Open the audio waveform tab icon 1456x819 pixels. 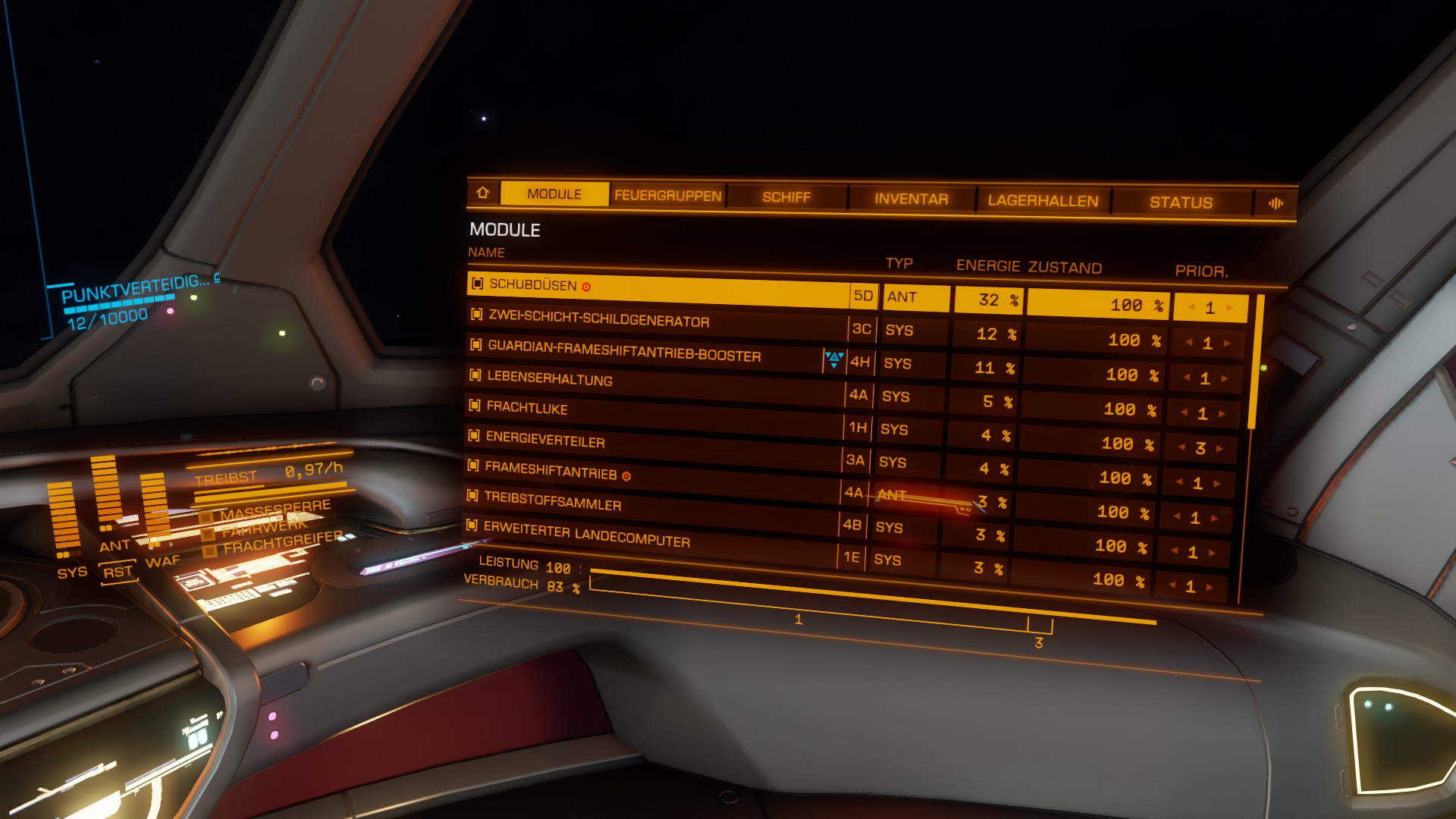[1276, 203]
